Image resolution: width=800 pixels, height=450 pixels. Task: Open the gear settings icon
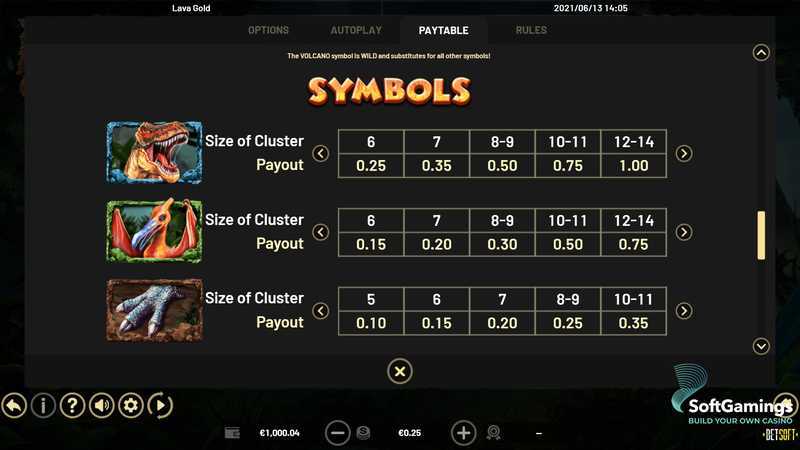click(130, 405)
